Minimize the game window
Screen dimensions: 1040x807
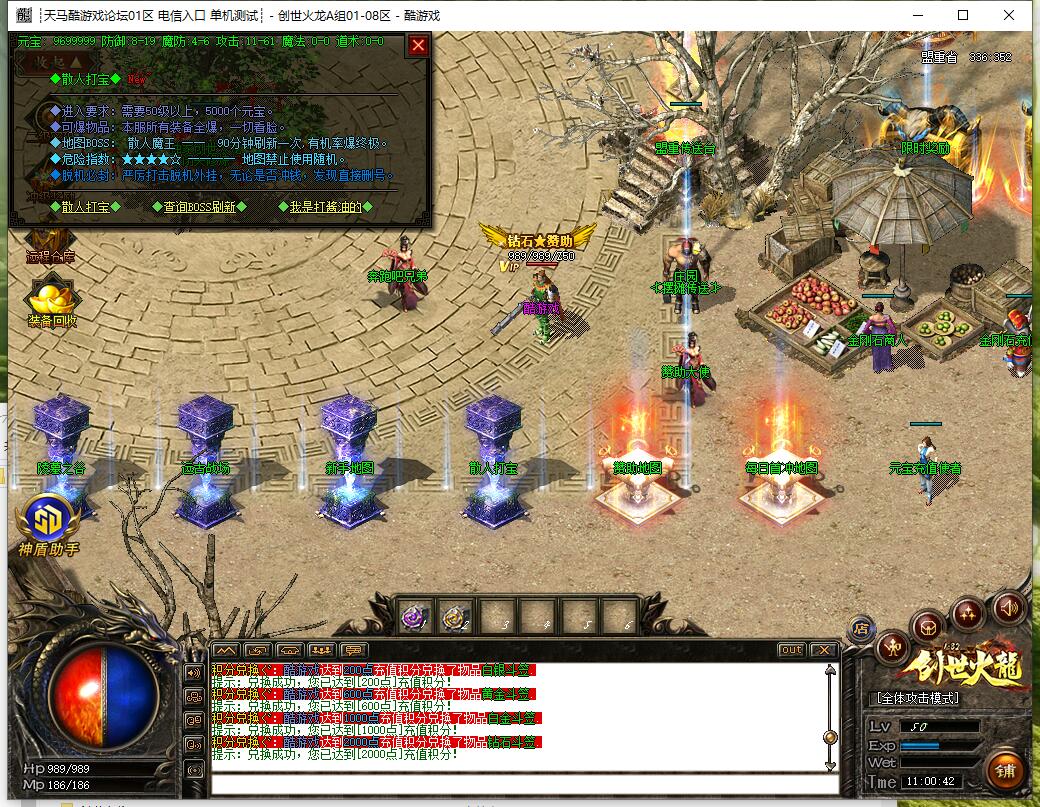(917, 15)
